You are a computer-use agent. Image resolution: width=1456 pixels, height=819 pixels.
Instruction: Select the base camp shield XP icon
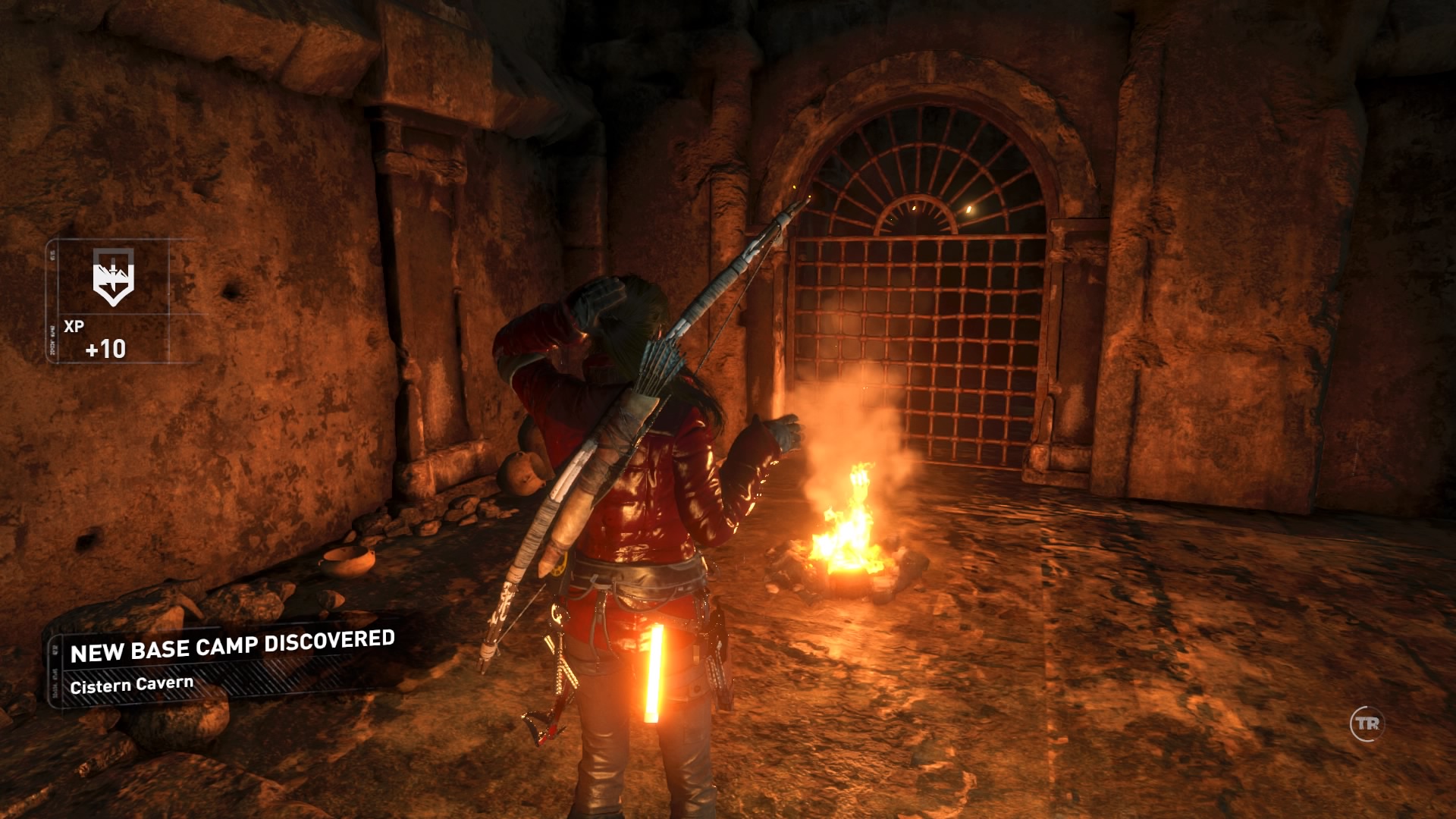pyautogui.click(x=113, y=276)
